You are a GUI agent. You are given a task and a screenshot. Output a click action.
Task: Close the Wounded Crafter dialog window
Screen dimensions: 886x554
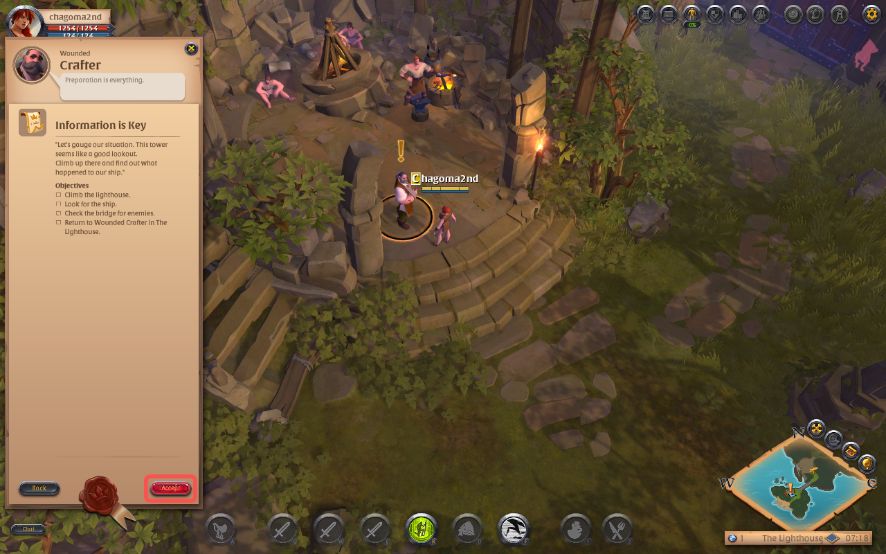click(191, 49)
